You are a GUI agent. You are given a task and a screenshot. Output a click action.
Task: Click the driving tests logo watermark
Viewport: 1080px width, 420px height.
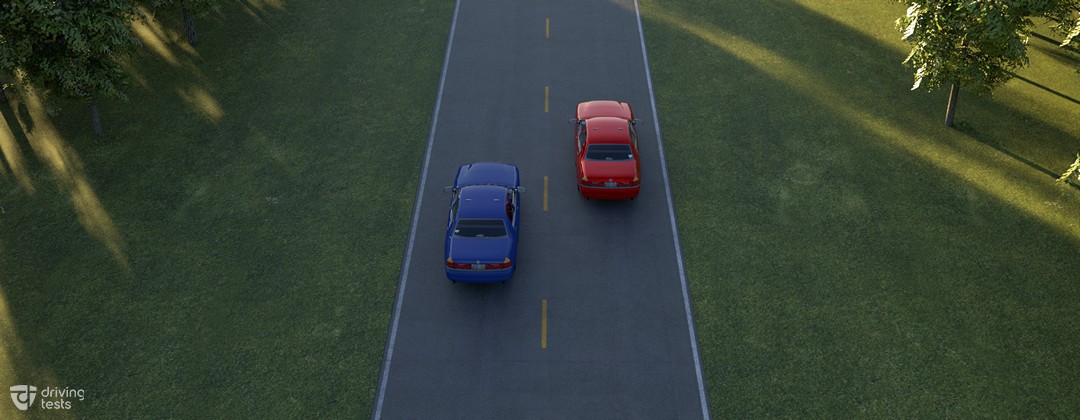[47, 397]
